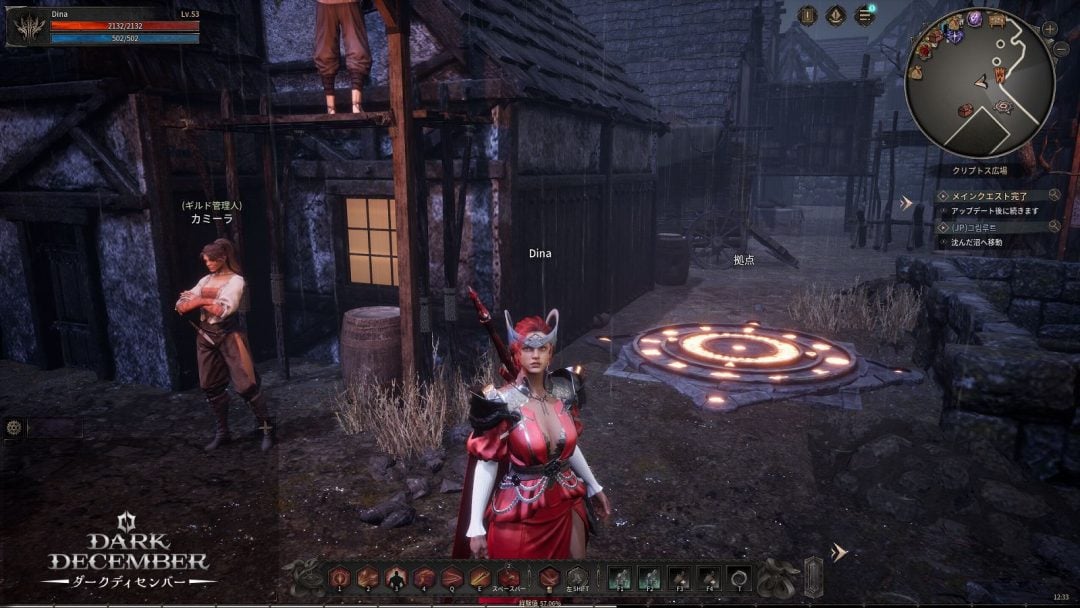Trigger the スペースバー dodge skill

(x=509, y=577)
